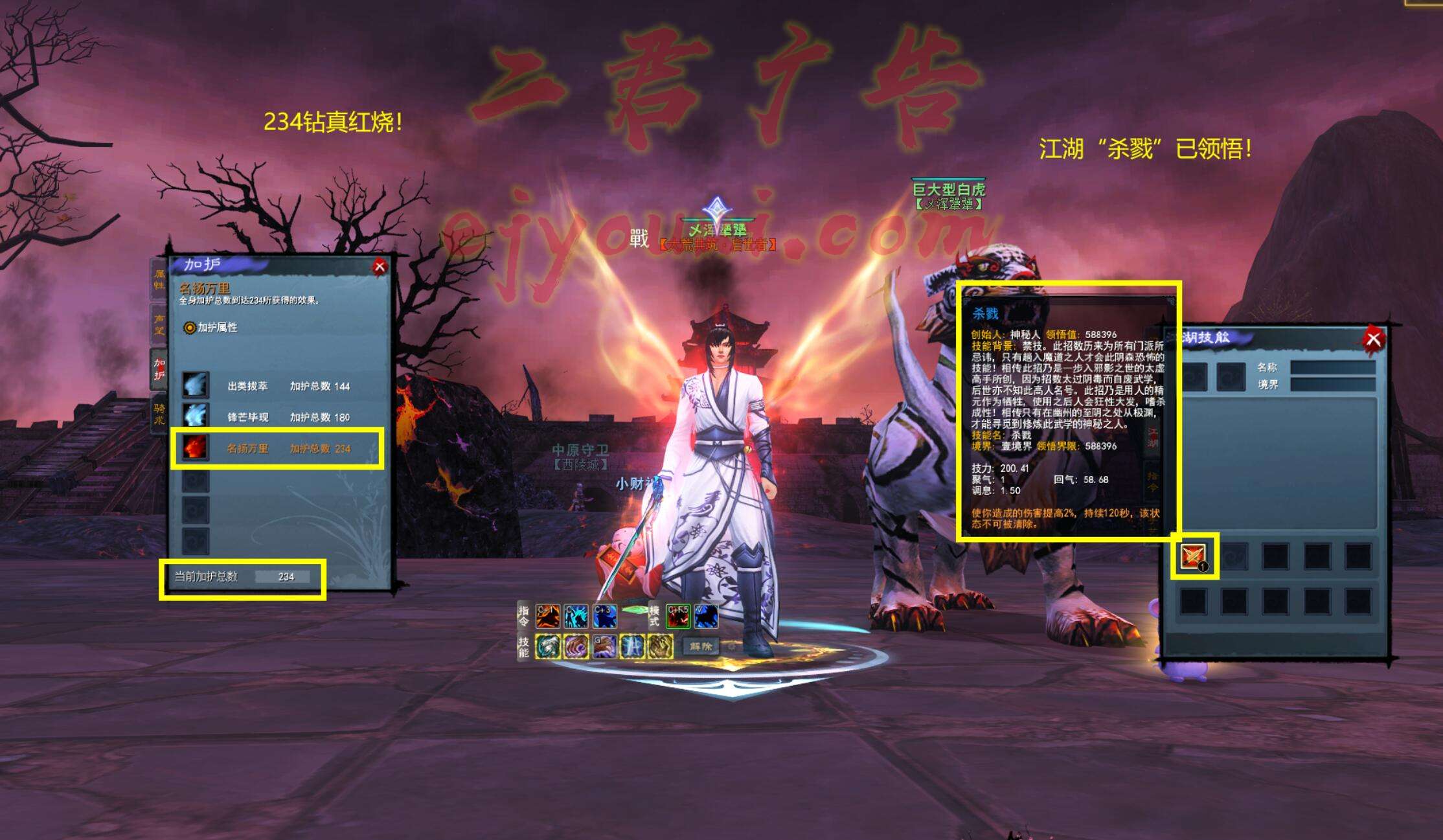
Task: Use the golden beast claw skill
Action: [x=661, y=646]
